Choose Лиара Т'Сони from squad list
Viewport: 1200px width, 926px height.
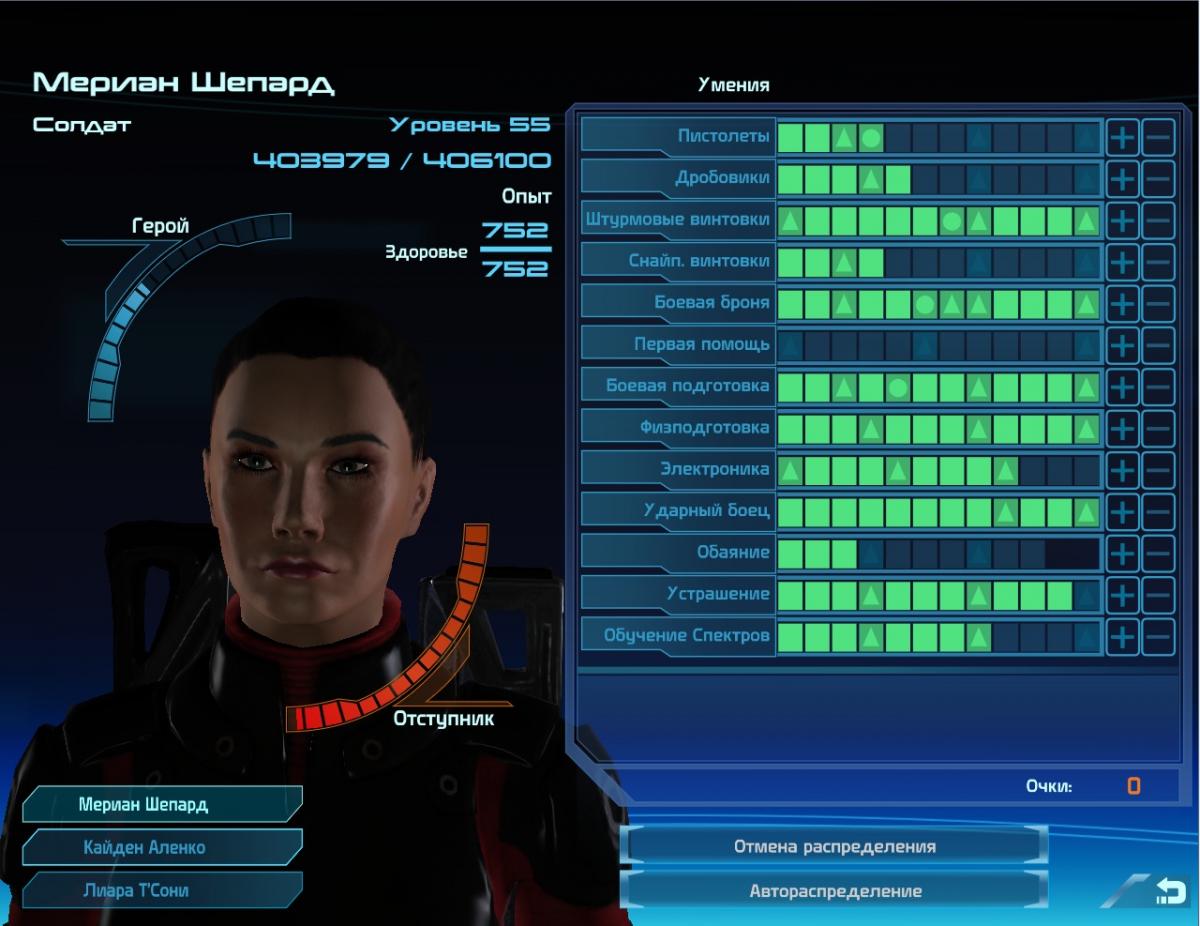pos(162,890)
